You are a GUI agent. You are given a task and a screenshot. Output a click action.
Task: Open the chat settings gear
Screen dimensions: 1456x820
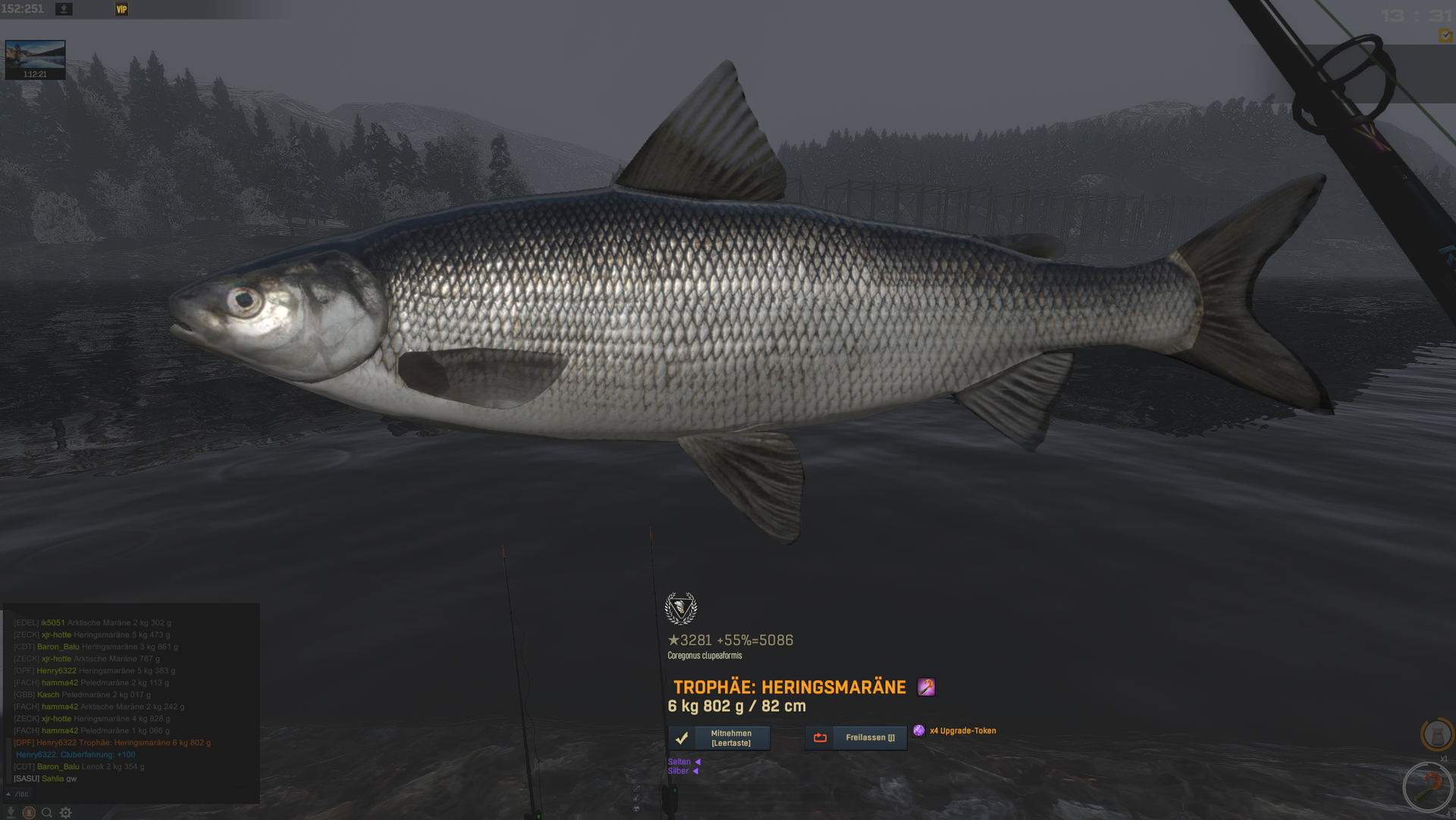66,812
